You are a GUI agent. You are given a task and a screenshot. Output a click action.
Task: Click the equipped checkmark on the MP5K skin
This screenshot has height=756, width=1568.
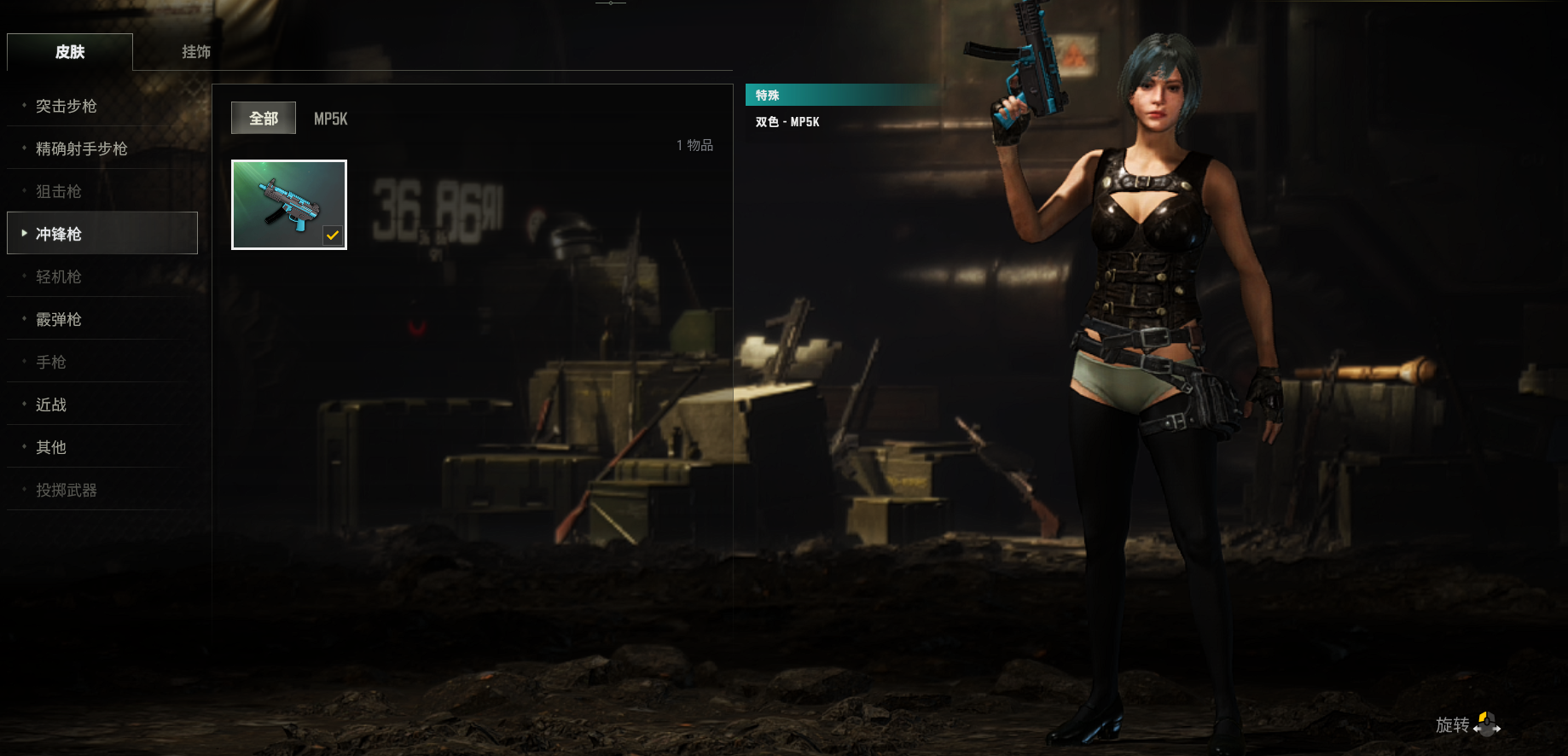click(x=333, y=236)
